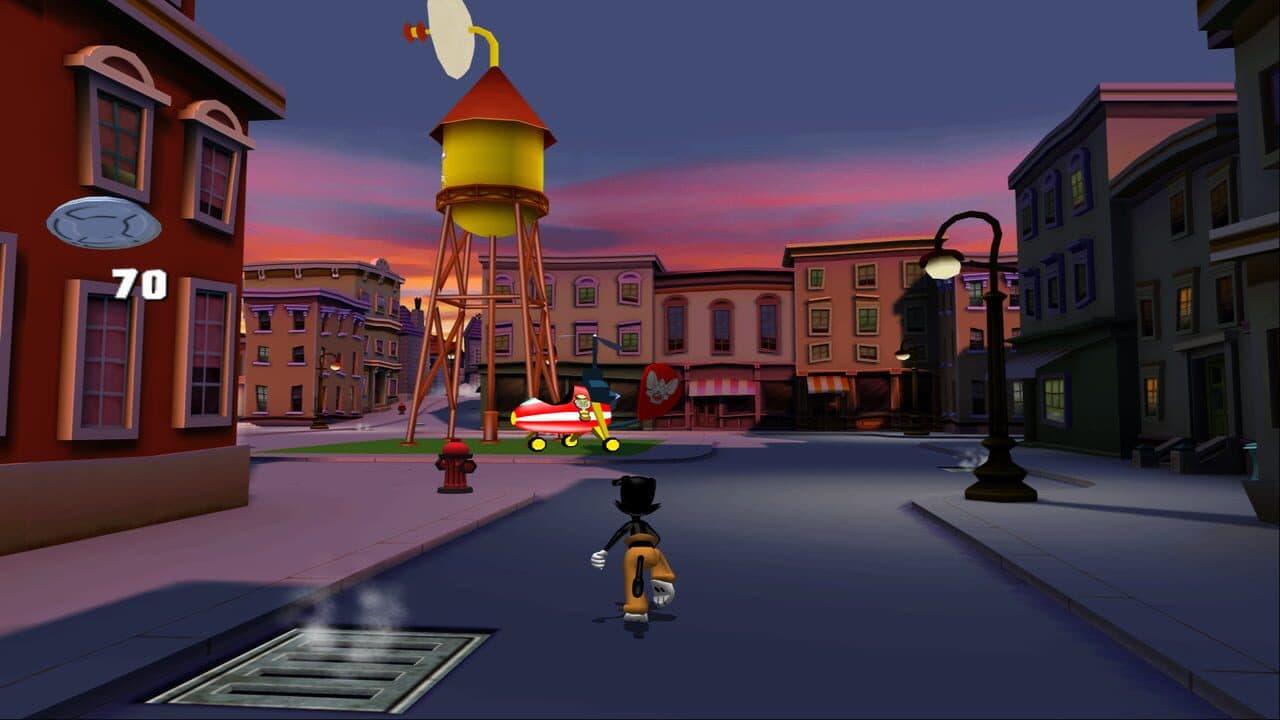Click the airplane's yellow front wheel
The width and height of the screenshot is (1280, 720).
tap(538, 445)
